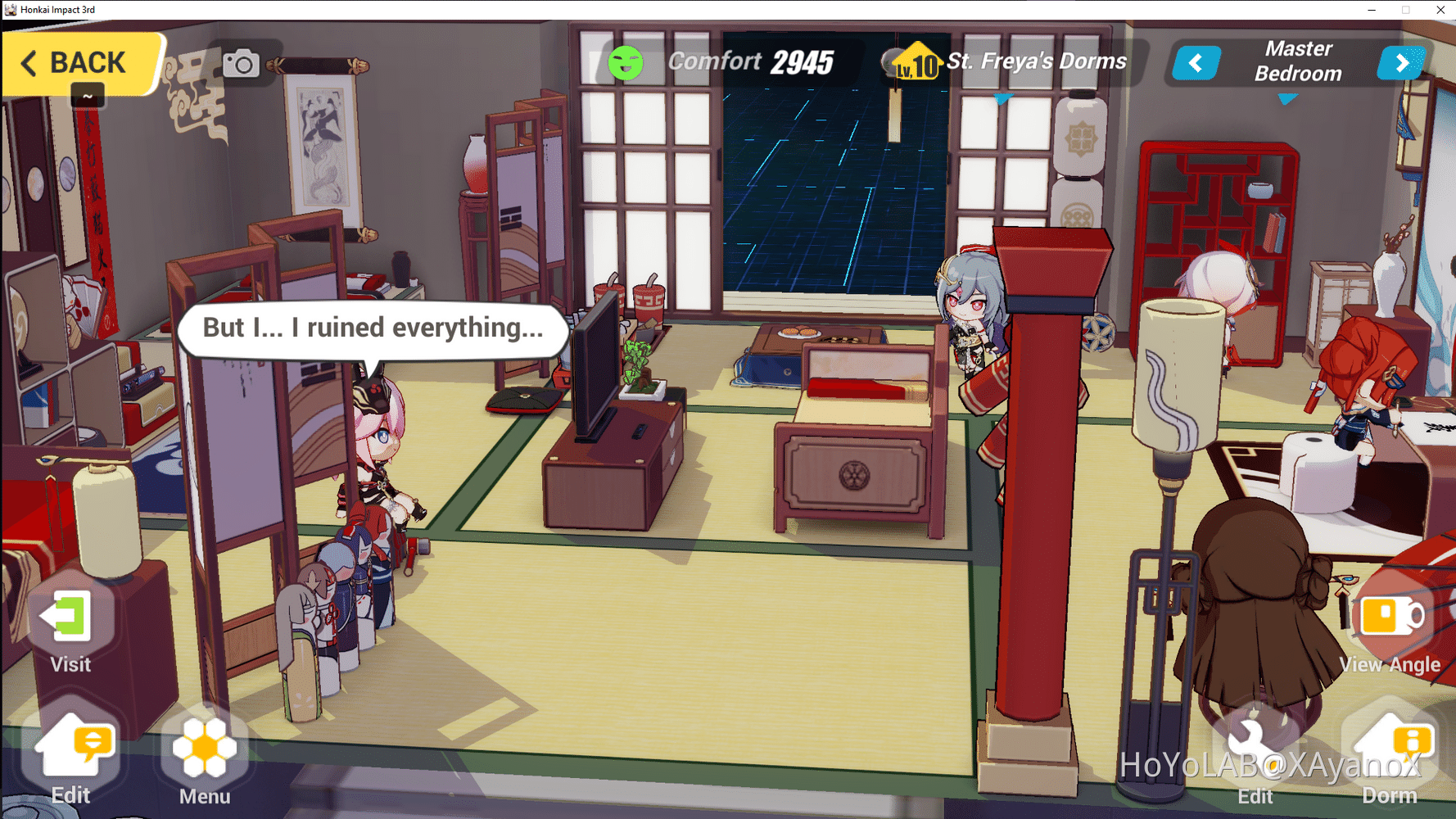Click the Comfort 2945 value bar

pyautogui.click(x=748, y=61)
